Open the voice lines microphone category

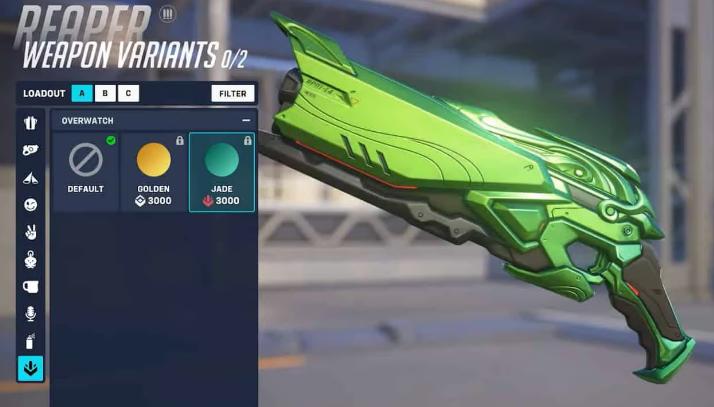(x=31, y=314)
